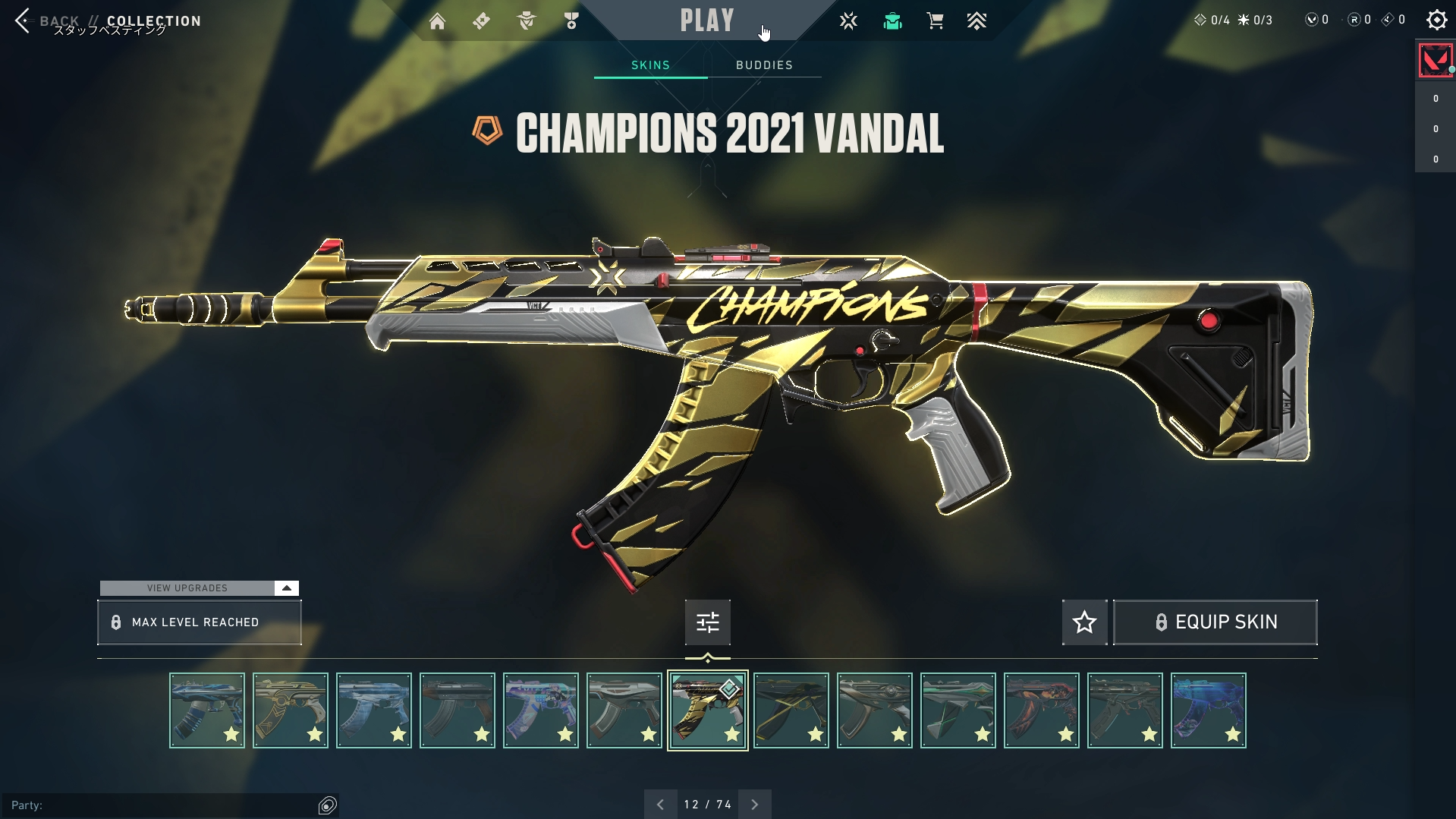
Task: Go to the next skin page
Action: (x=754, y=805)
